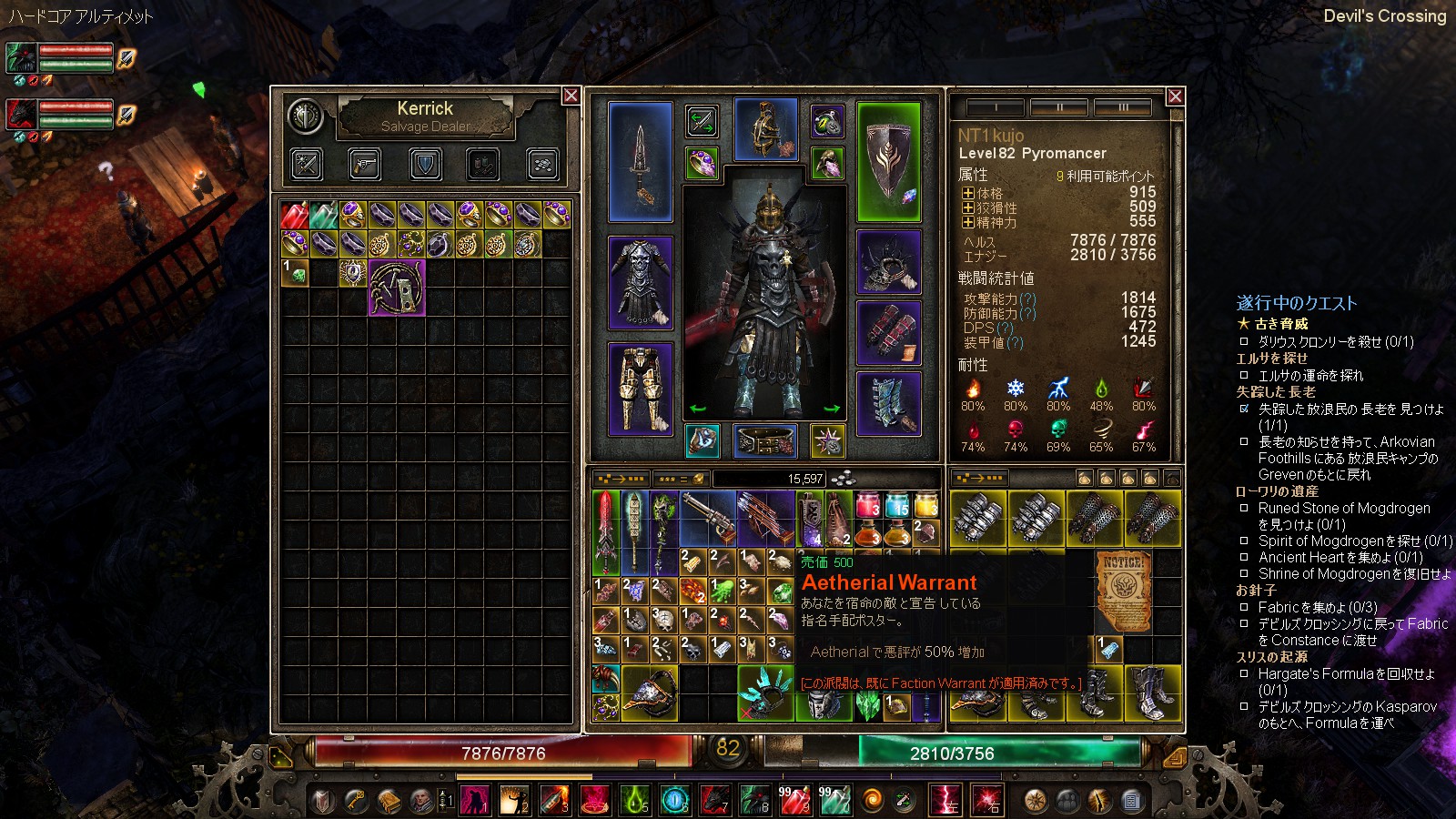Open the quest log icon at bottom right
This screenshot has height=819, width=1456.
(1131, 800)
